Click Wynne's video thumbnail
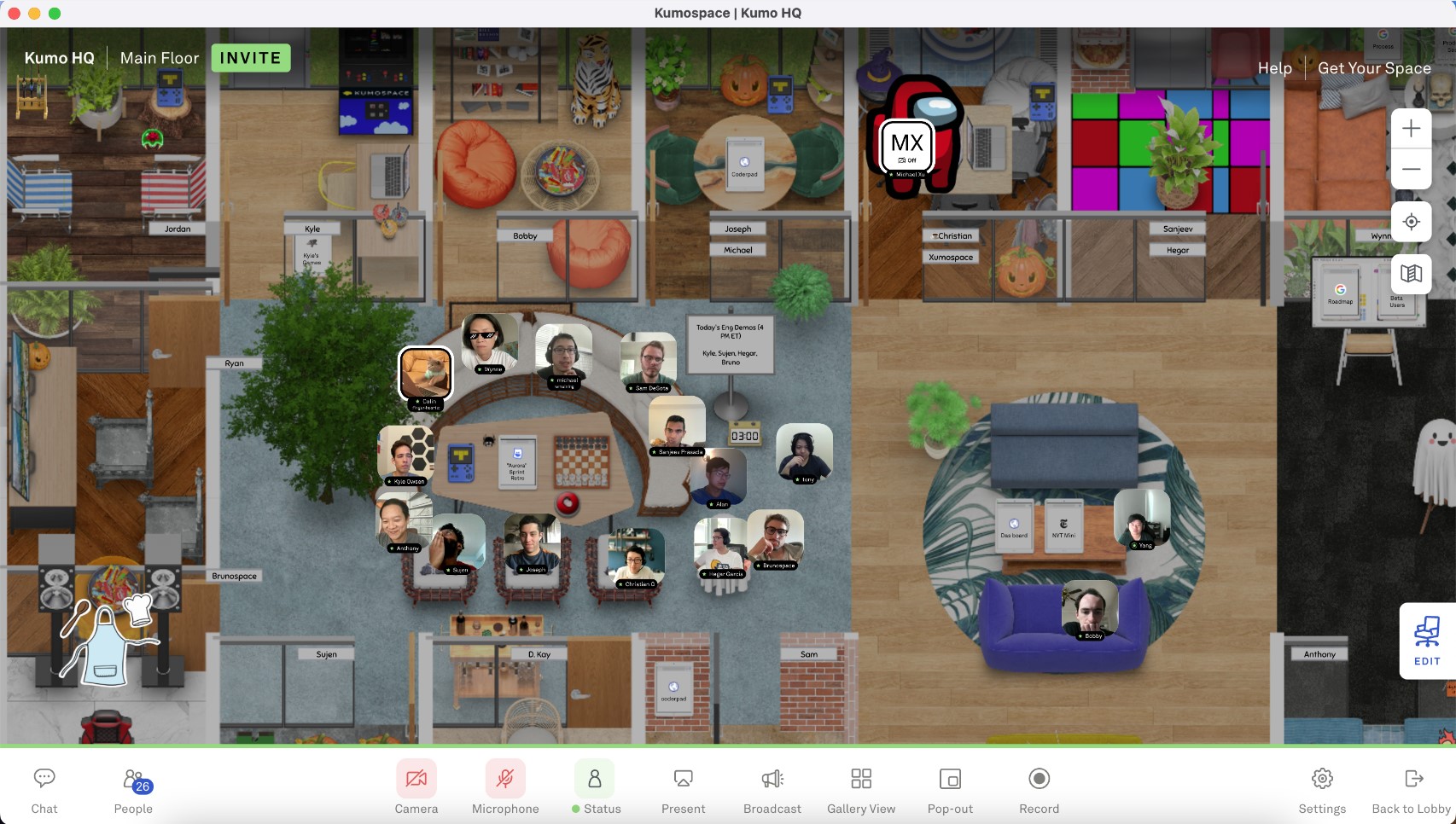Screen dimensions: 1456x824 491,341
